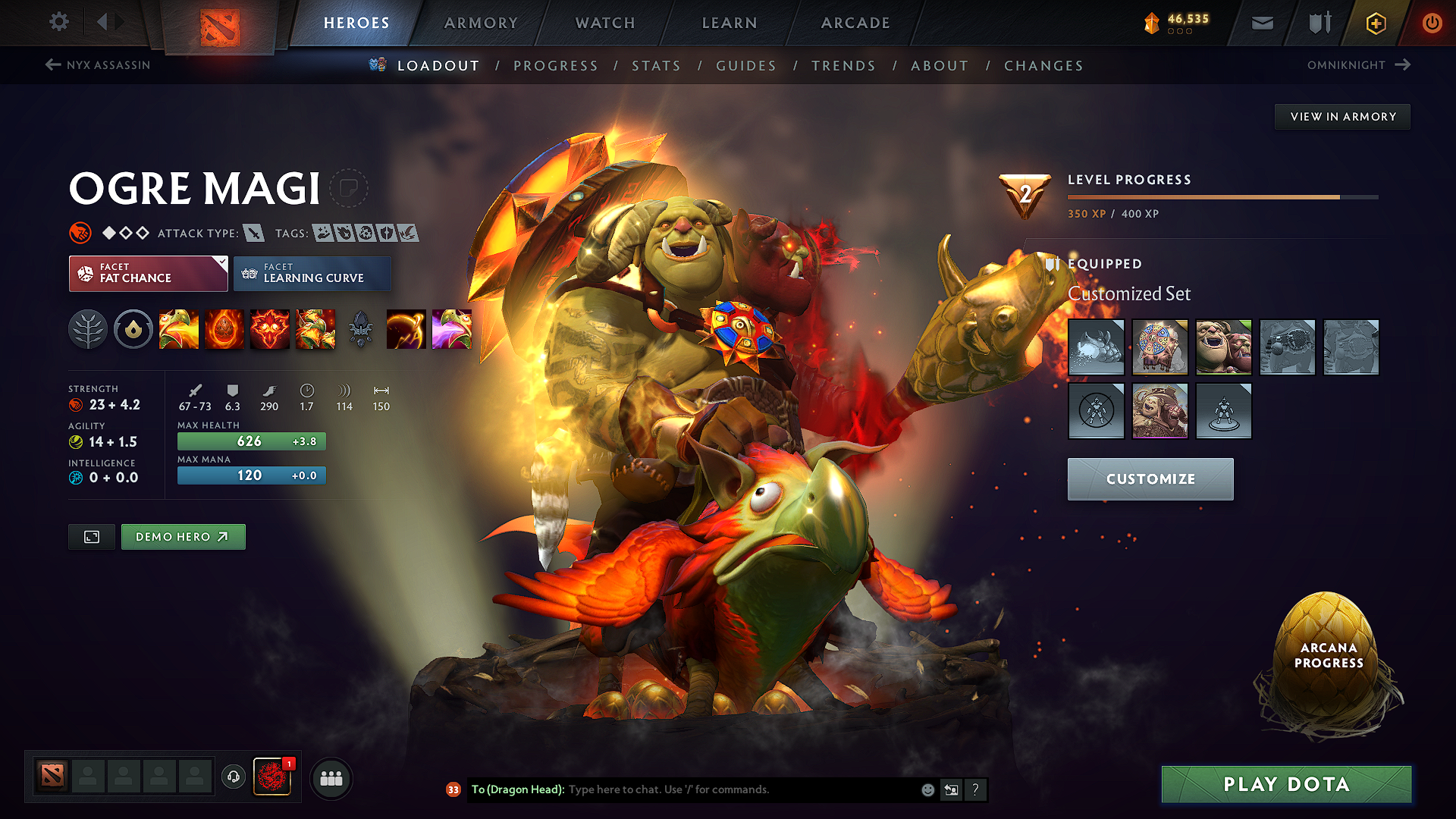Click the Level Progress XP bar
Viewport: 1456px width, 819px height.
tap(1221, 196)
